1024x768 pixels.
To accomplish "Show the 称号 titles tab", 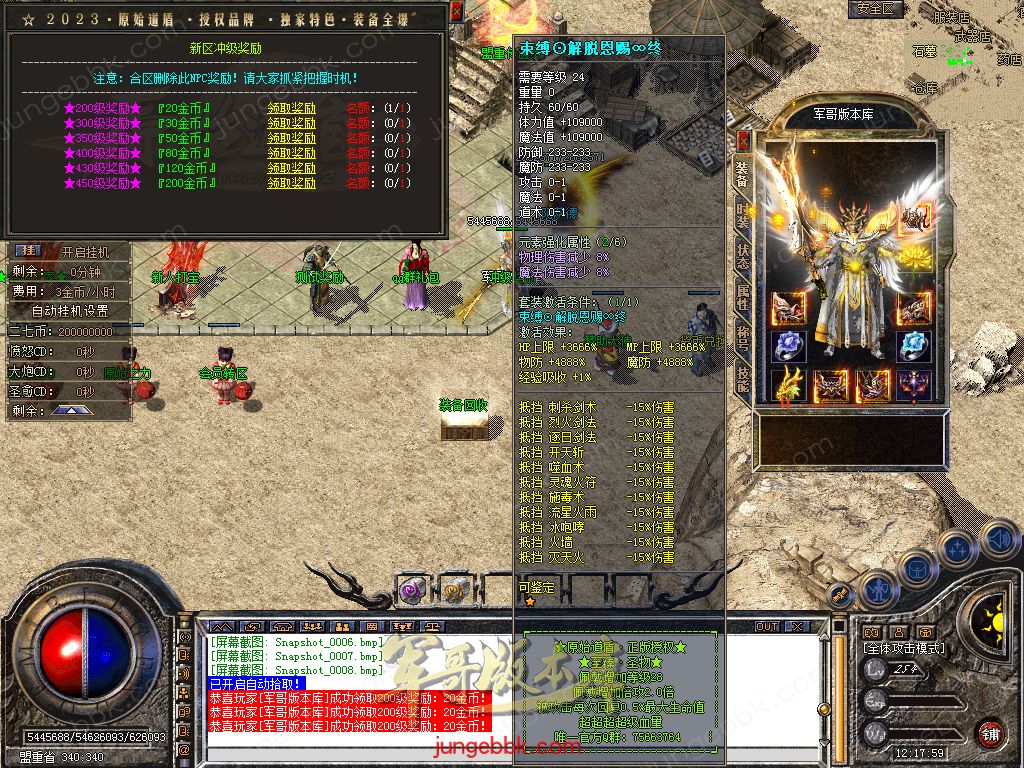I will (742, 337).
